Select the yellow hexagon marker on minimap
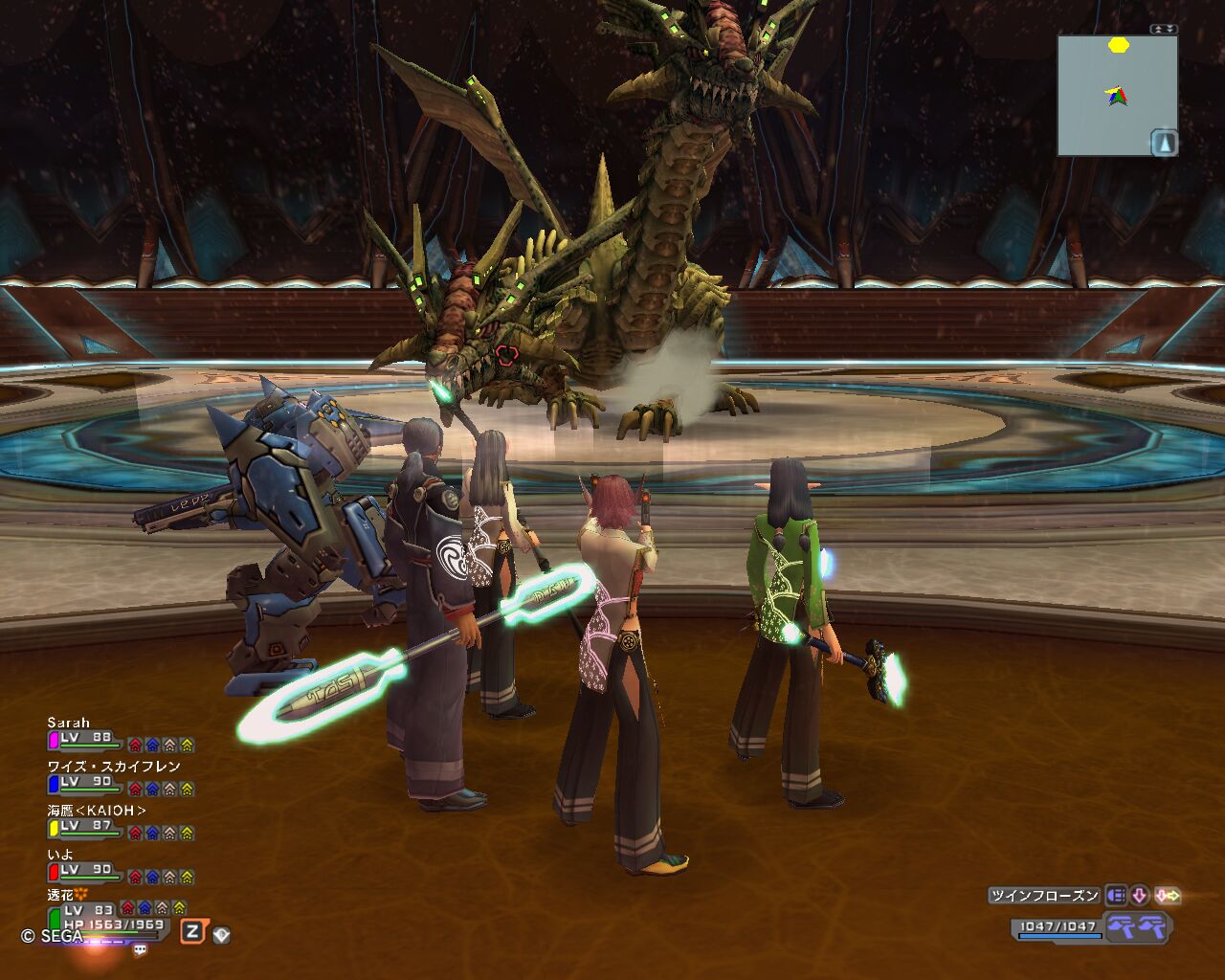This screenshot has height=980, width=1225. [1118, 45]
